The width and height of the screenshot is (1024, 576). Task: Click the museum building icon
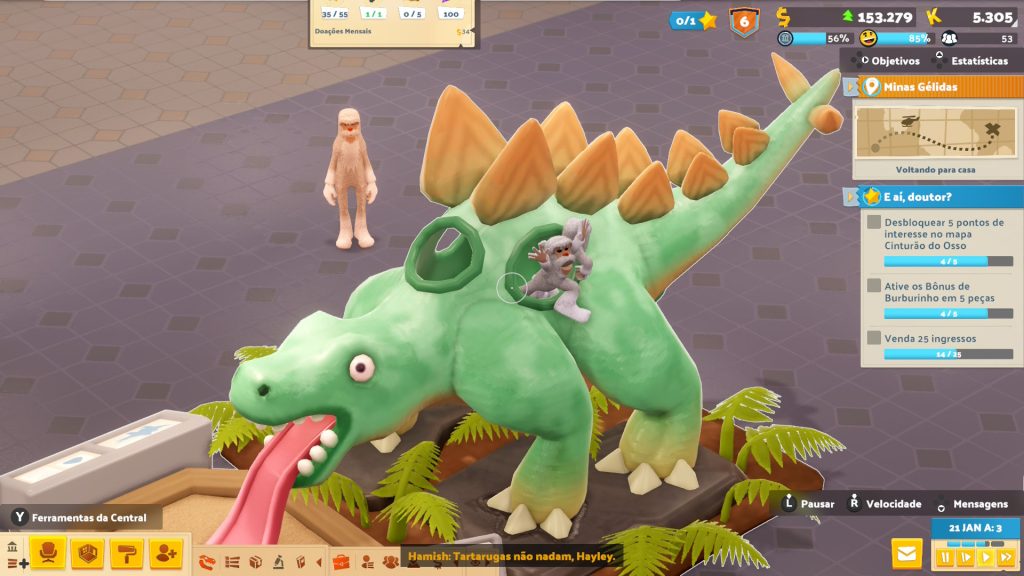click(12, 547)
